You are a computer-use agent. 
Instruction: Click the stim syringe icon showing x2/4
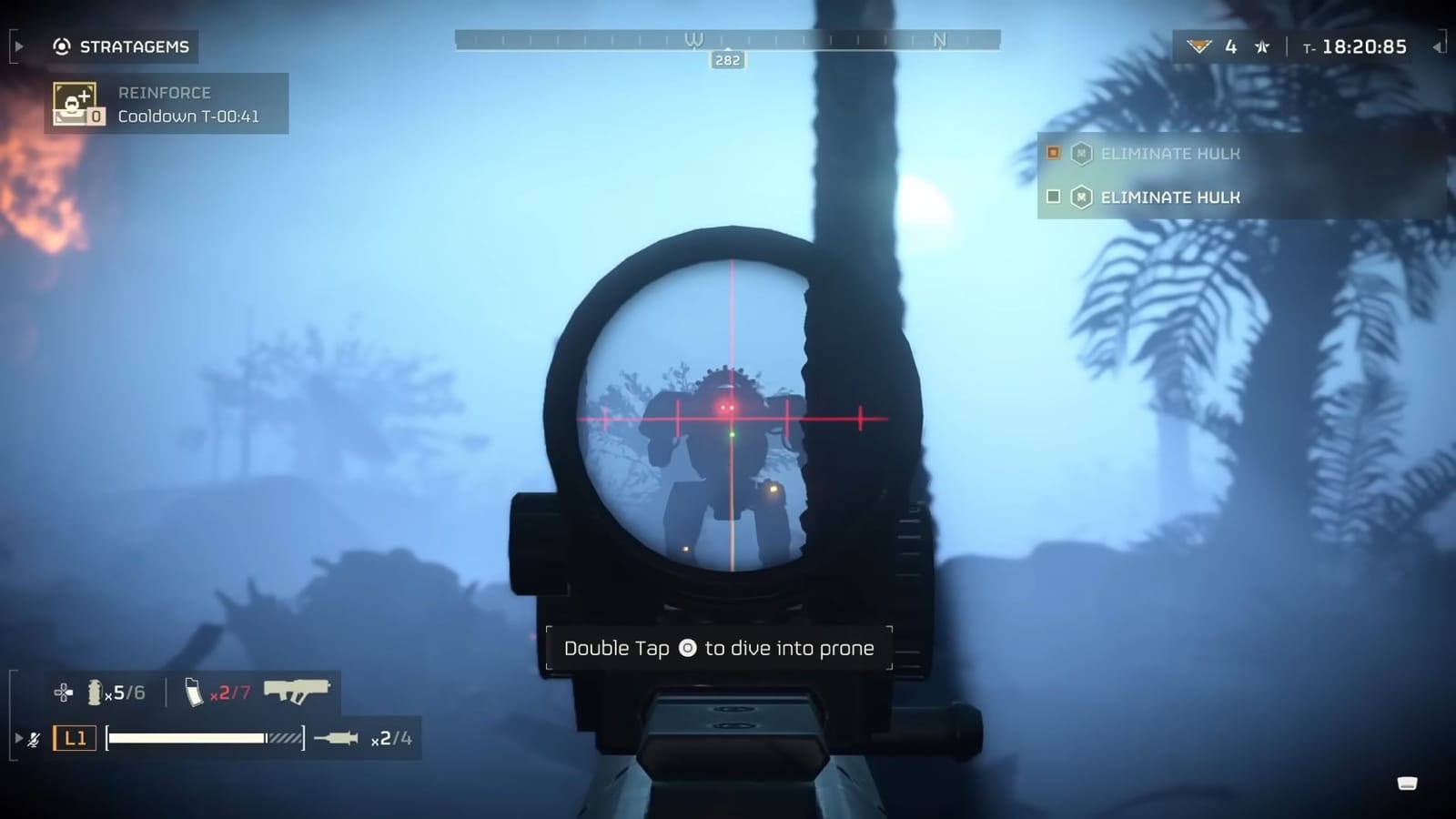(x=337, y=739)
